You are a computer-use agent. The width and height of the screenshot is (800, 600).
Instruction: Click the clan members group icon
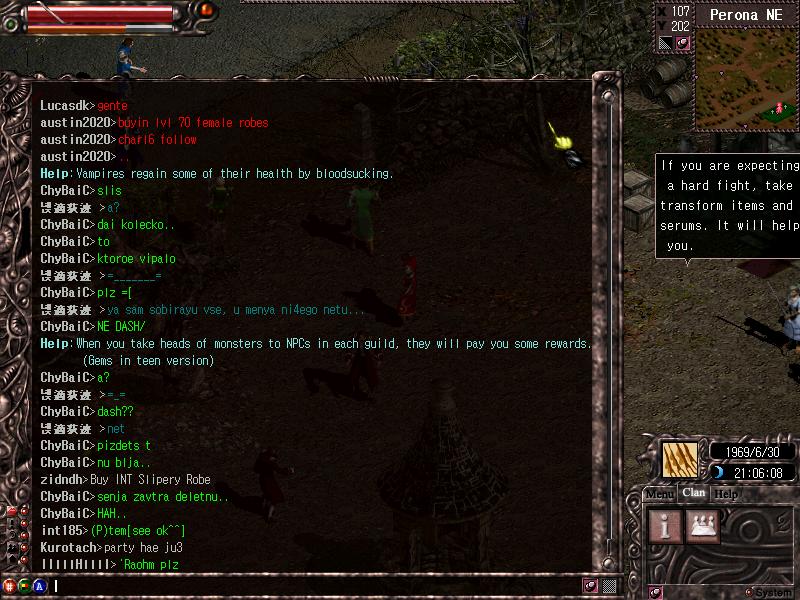704,524
